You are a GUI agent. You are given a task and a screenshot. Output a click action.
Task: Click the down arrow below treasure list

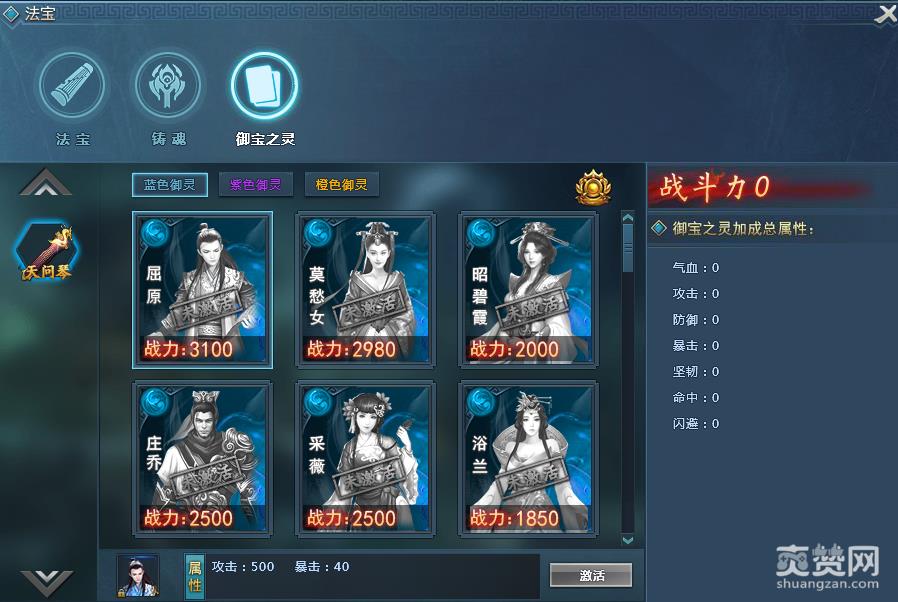coord(46,581)
